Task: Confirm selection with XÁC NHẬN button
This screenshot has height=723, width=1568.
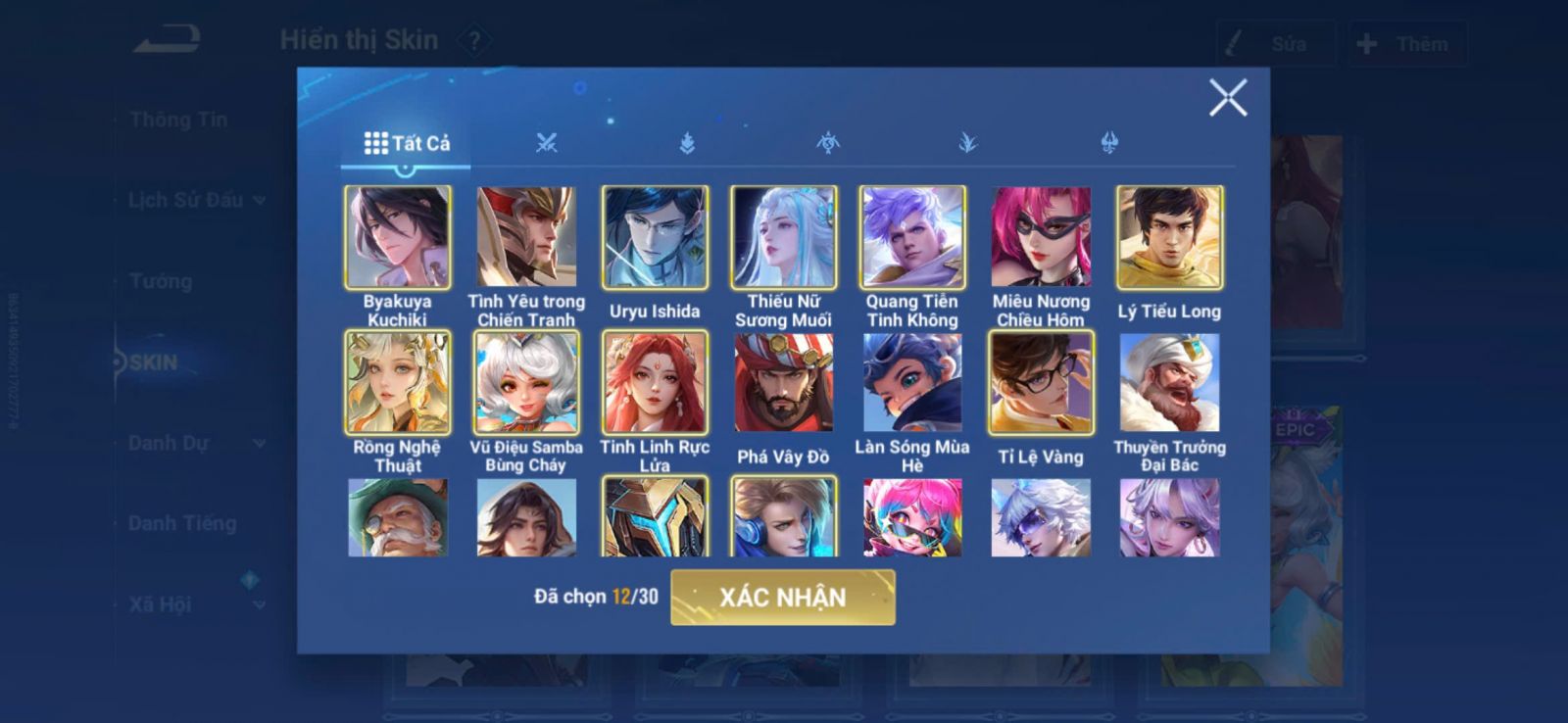Action: click(x=782, y=597)
